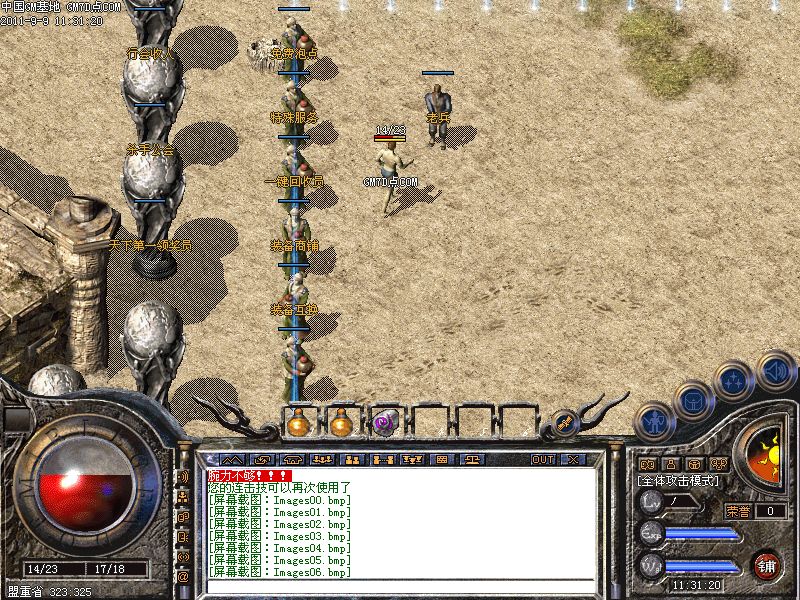Click the X button above chat
This screenshot has width=800, height=600.
click(x=573, y=459)
